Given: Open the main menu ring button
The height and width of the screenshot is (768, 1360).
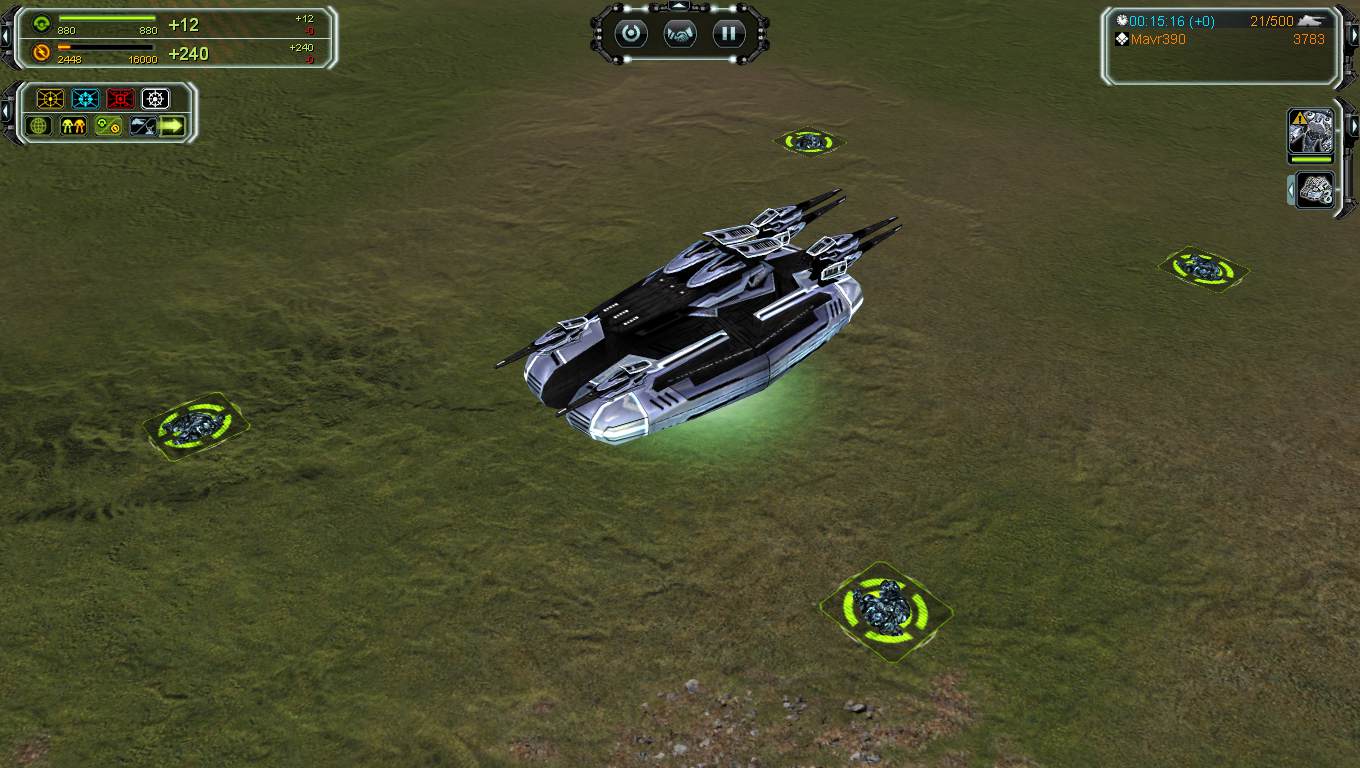Looking at the screenshot, I should 631,34.
